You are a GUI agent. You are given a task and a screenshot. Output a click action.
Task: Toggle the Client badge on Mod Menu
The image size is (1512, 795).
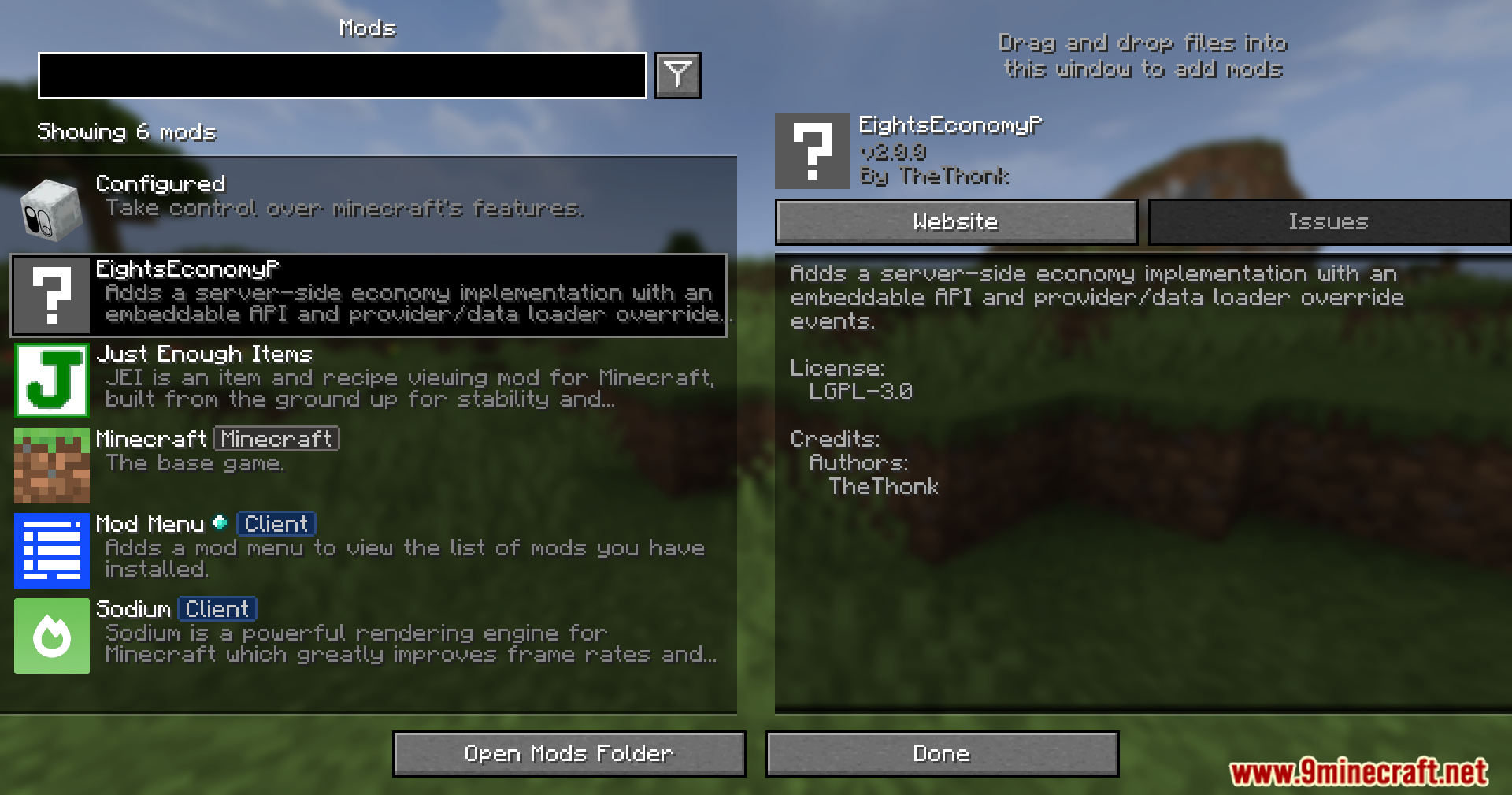point(275,523)
